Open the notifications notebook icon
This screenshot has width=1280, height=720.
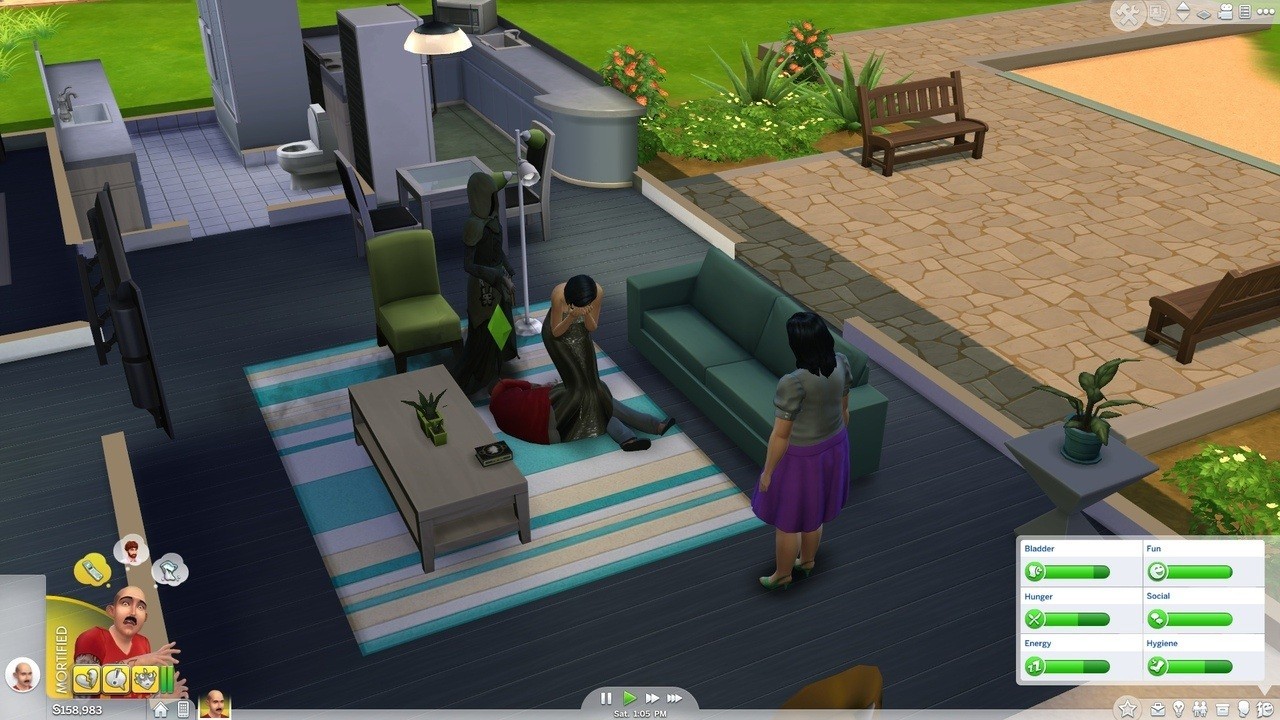pyautogui.click(x=1243, y=13)
